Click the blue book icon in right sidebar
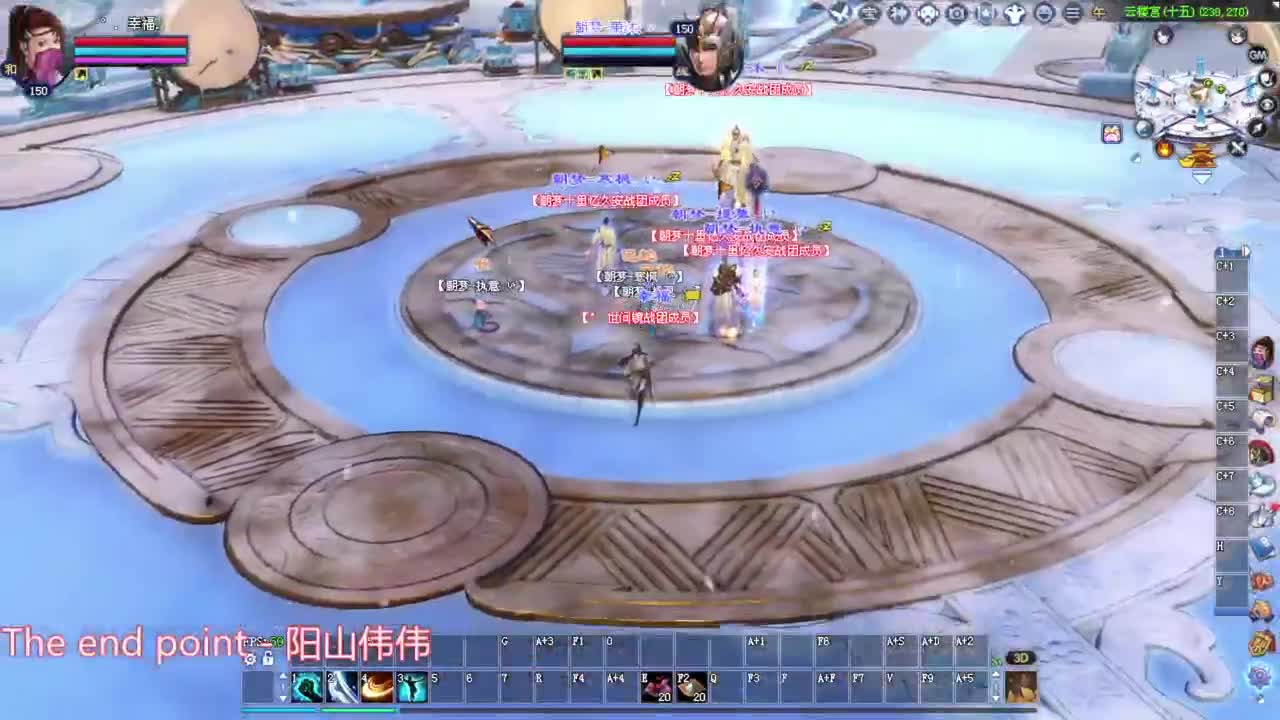1280x720 pixels. pyautogui.click(x=1264, y=546)
